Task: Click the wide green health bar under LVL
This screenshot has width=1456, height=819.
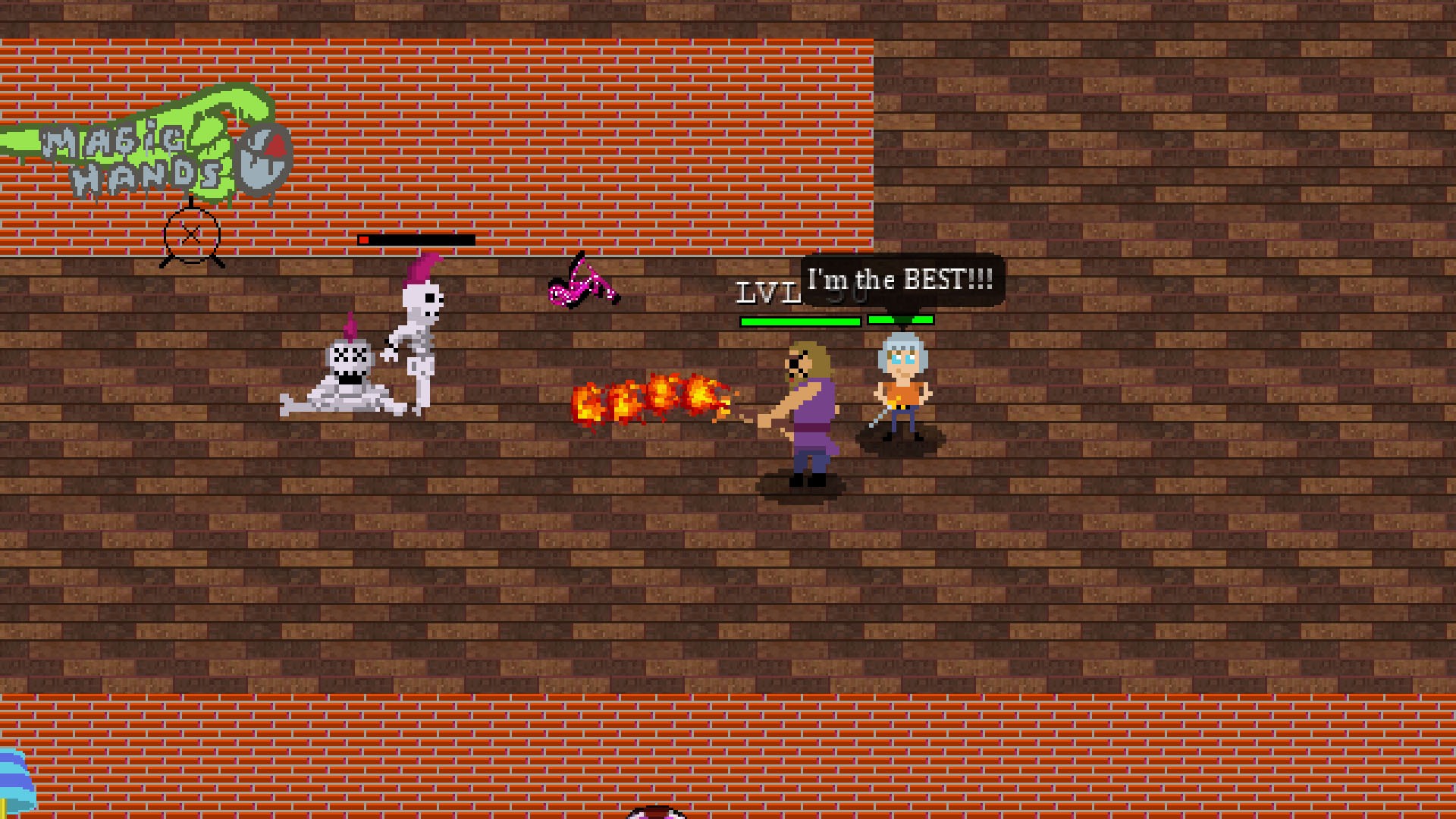Action: pyautogui.click(x=800, y=320)
